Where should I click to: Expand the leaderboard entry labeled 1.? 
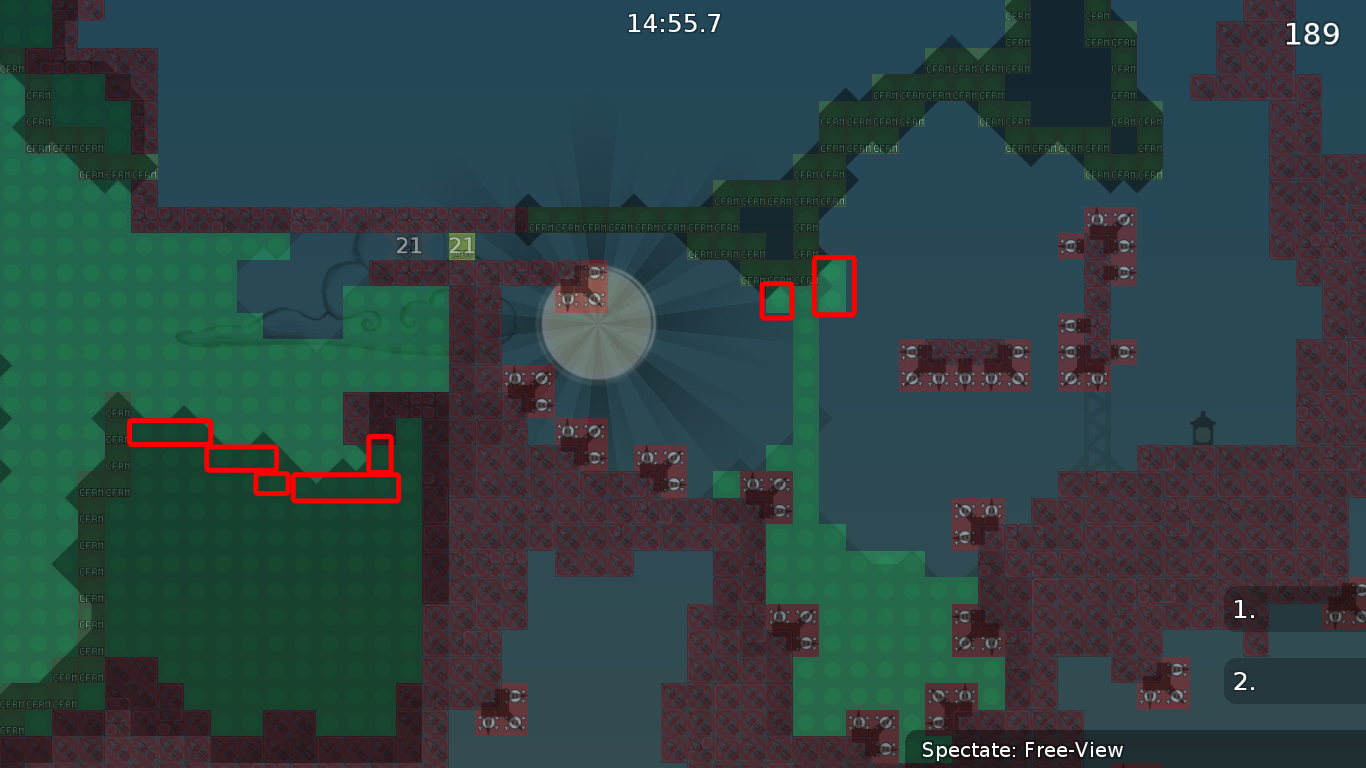pos(1245,610)
